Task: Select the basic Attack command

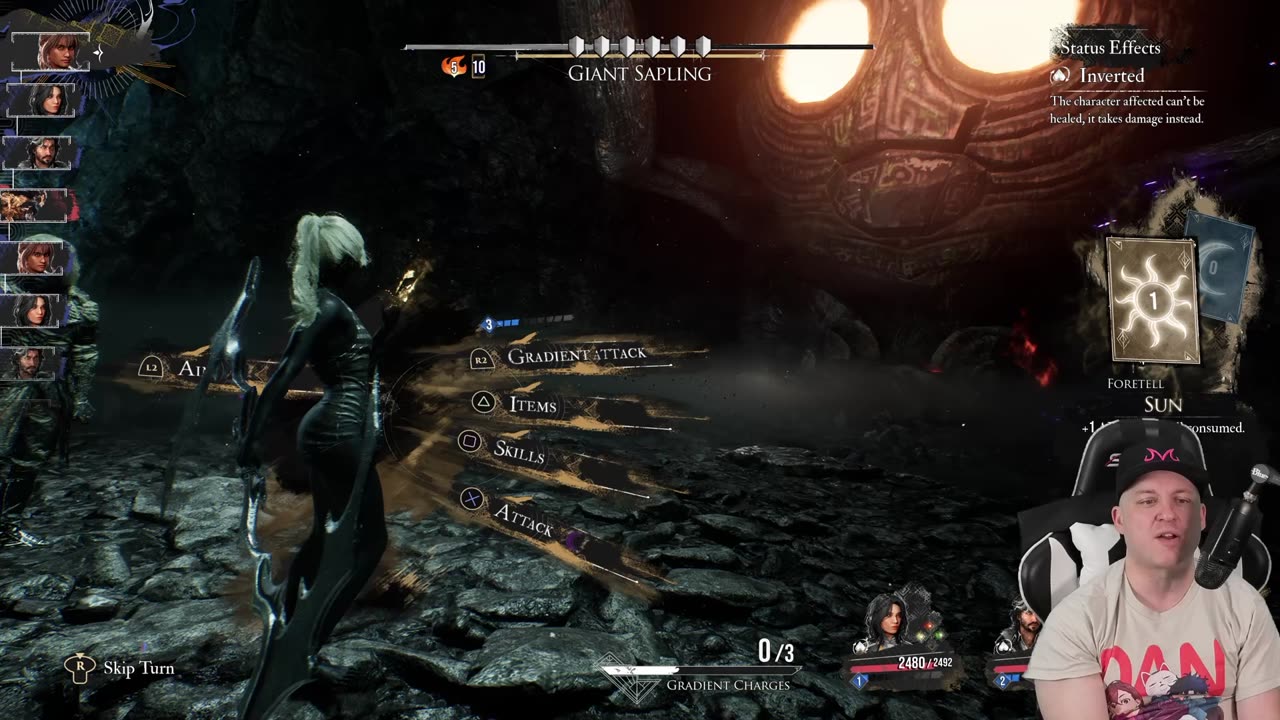Action: [522, 517]
